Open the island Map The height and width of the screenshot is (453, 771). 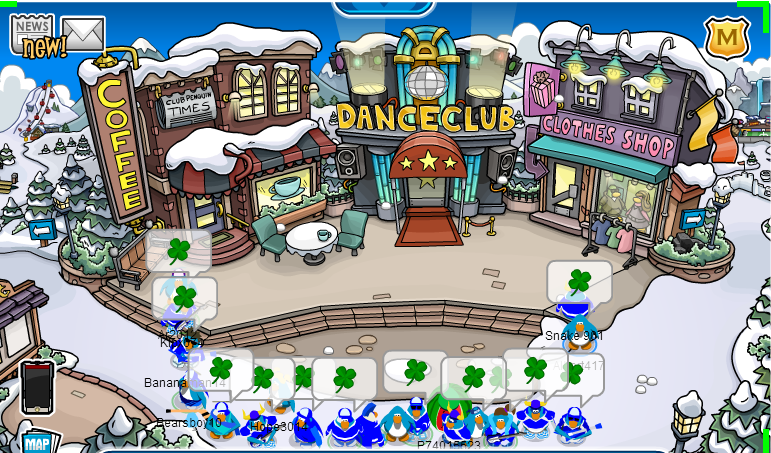tap(37, 442)
